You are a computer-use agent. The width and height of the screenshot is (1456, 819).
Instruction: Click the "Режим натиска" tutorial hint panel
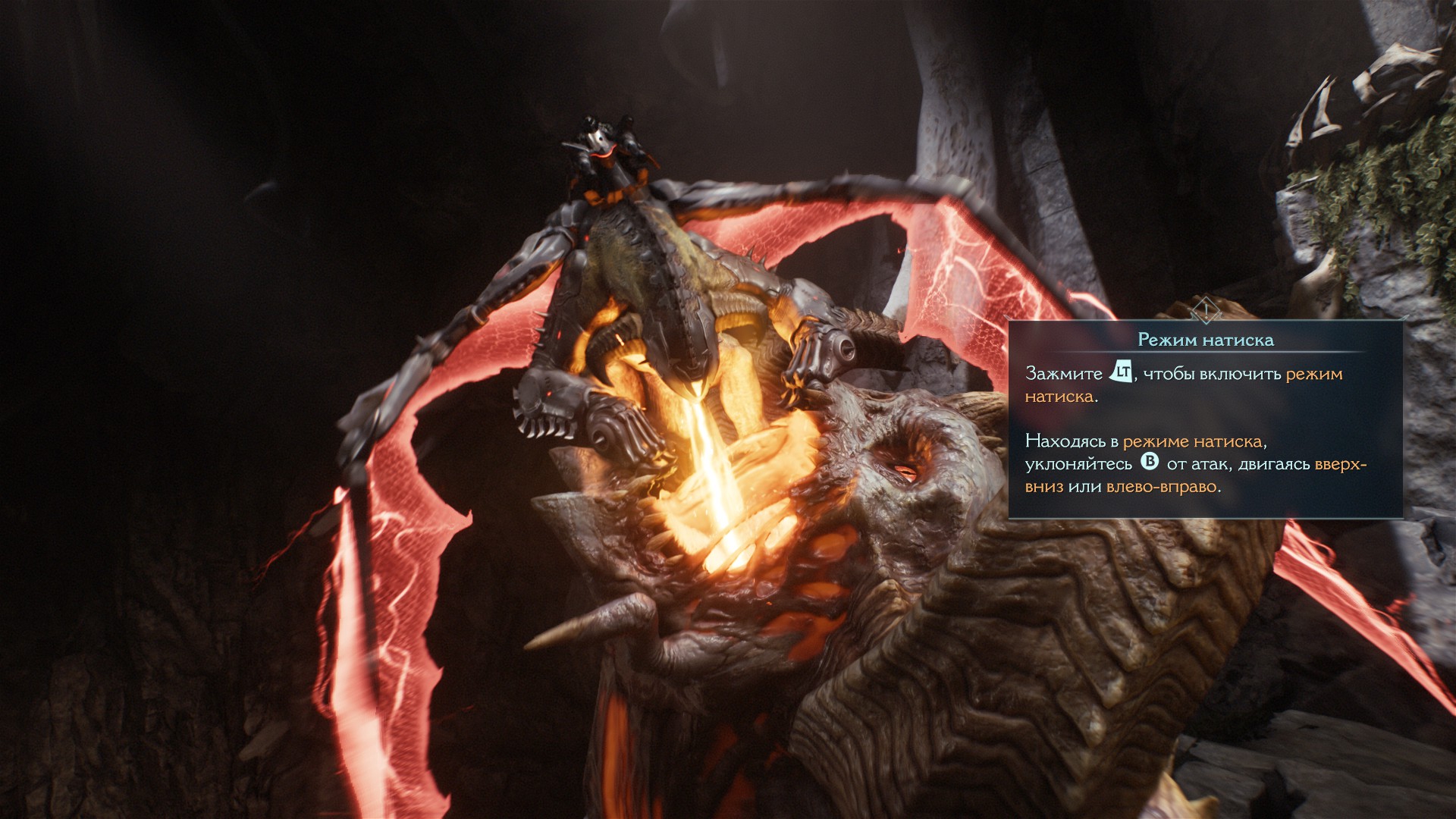[x=1205, y=419]
